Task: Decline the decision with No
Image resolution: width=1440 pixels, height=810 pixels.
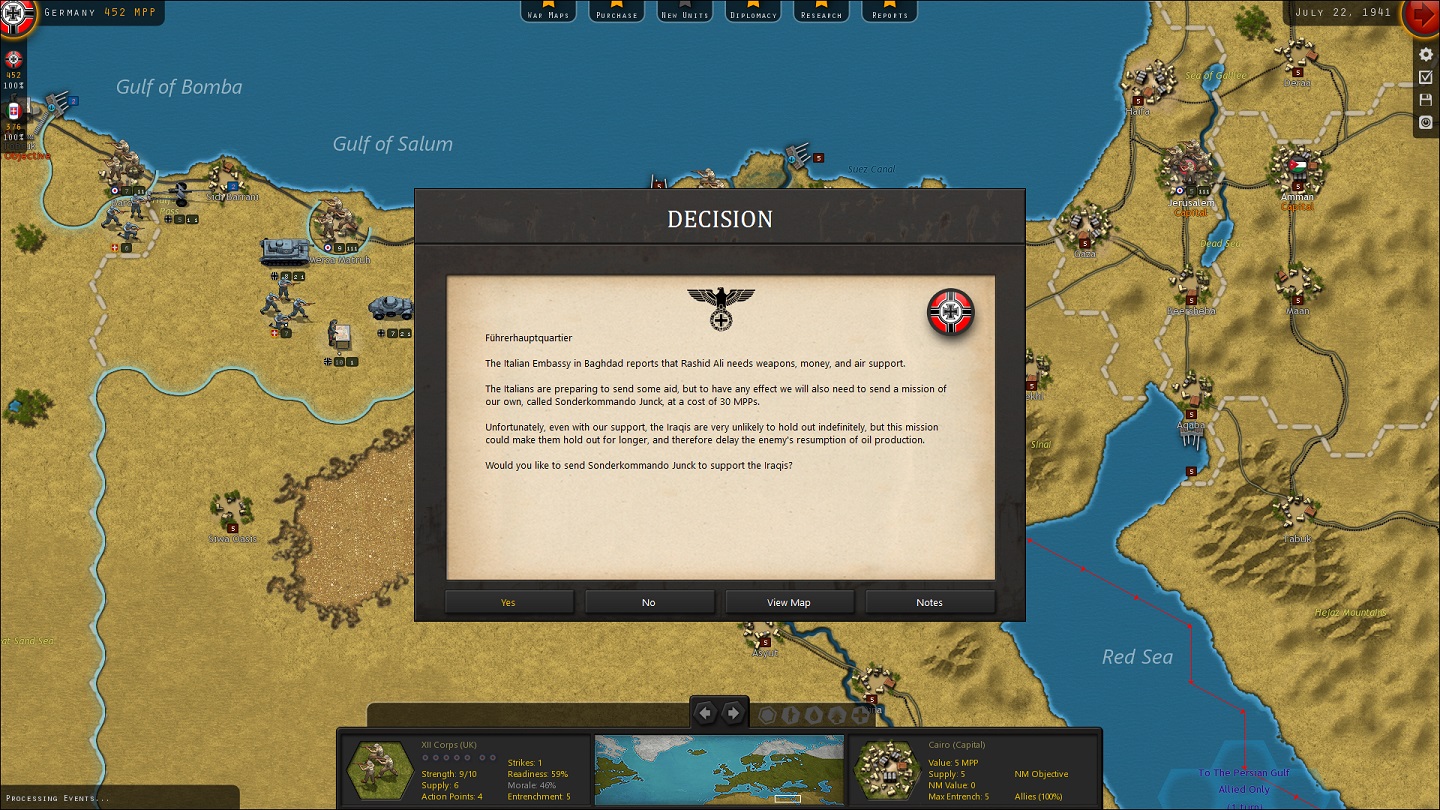Action: pyautogui.click(x=649, y=602)
